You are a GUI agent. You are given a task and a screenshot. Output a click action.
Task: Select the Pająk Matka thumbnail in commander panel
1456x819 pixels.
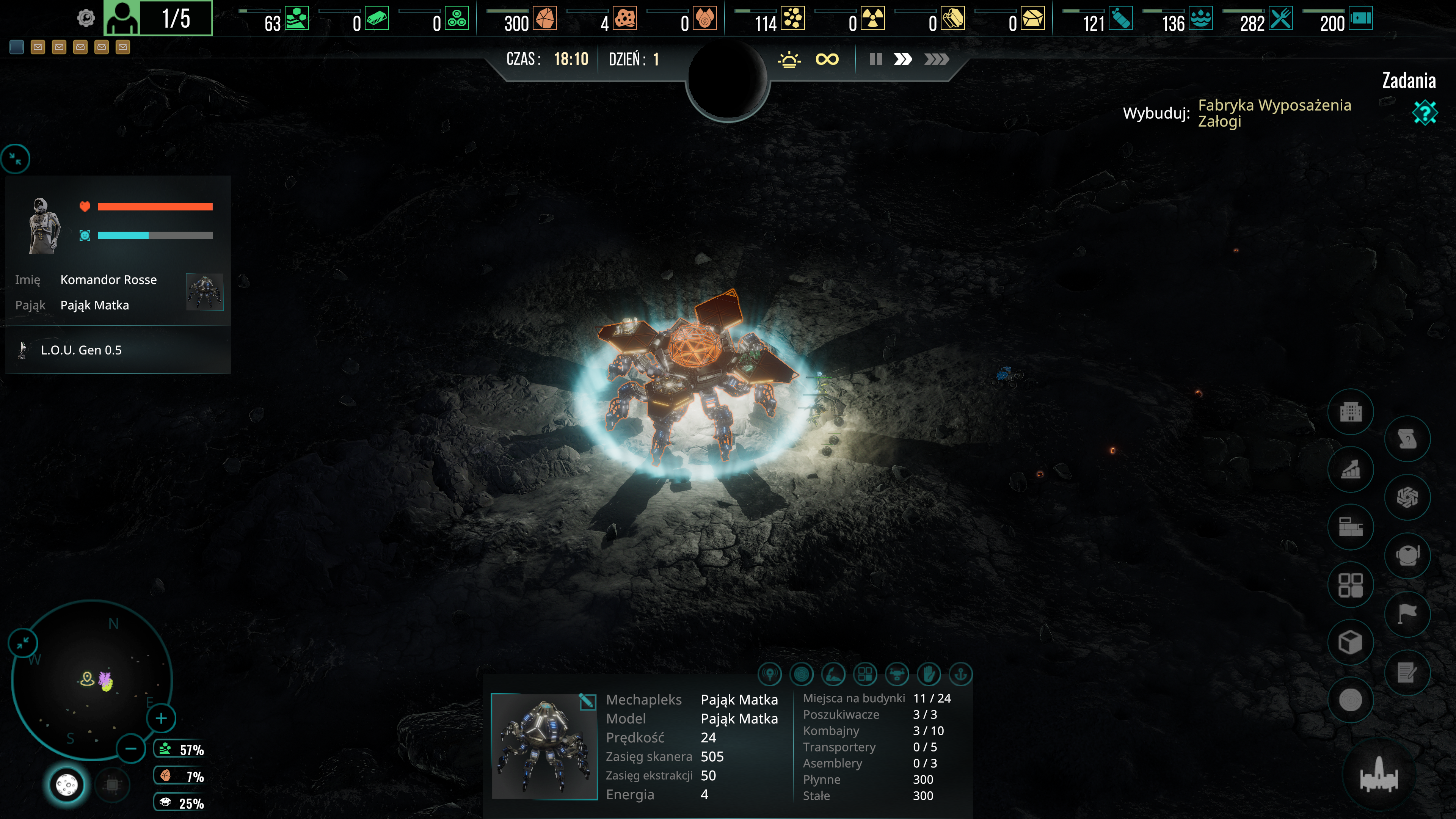pos(205,292)
